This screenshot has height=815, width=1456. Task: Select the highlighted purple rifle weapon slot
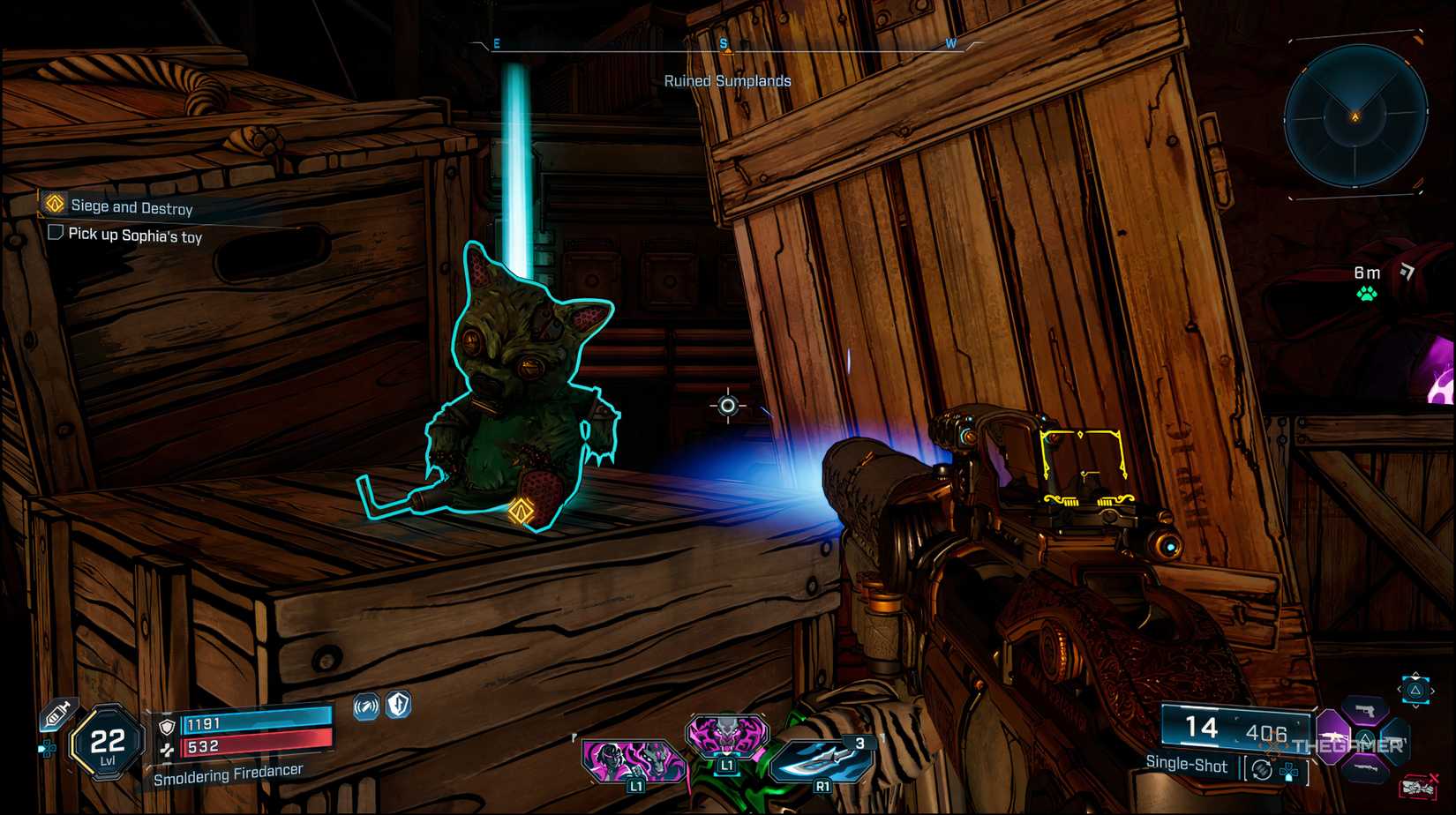[1332, 735]
